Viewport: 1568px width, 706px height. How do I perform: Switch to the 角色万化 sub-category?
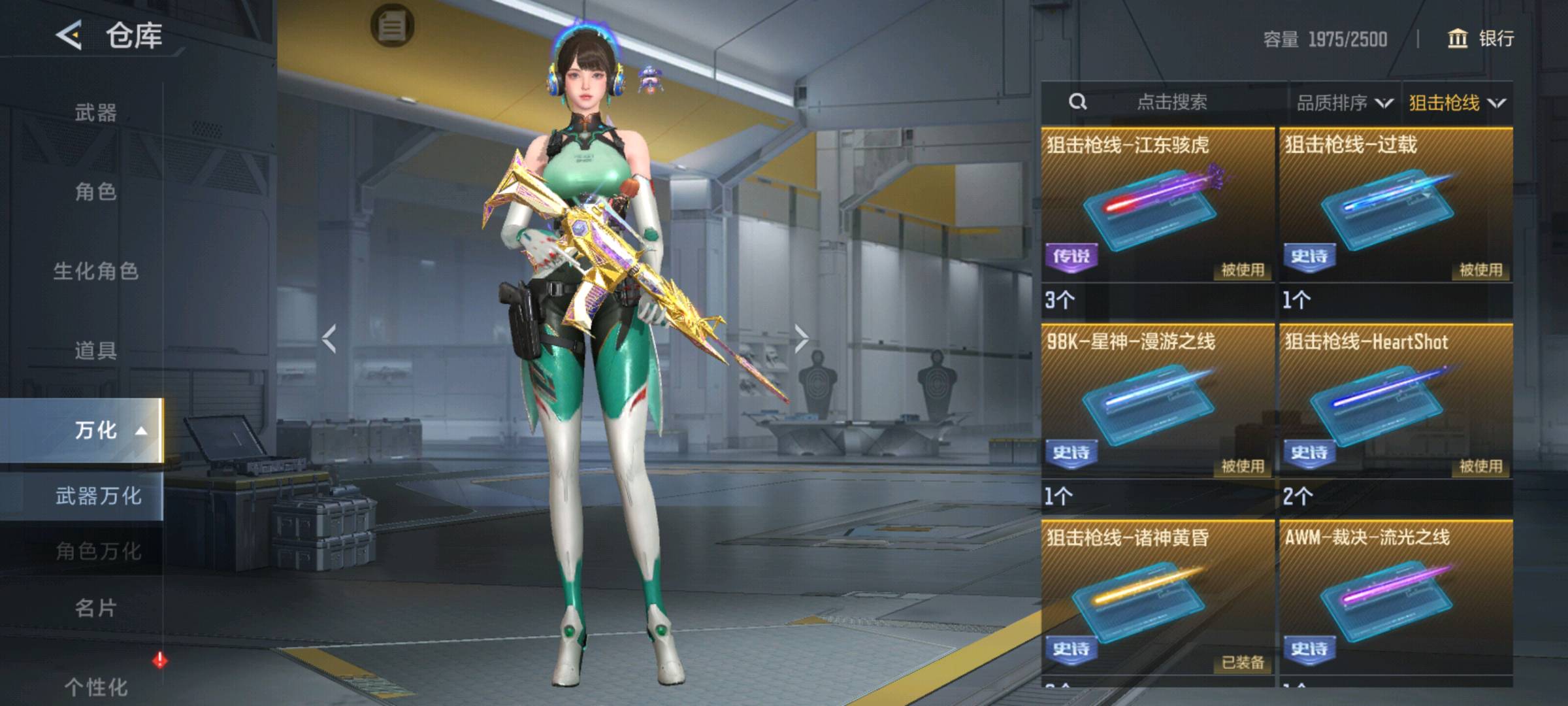98,551
